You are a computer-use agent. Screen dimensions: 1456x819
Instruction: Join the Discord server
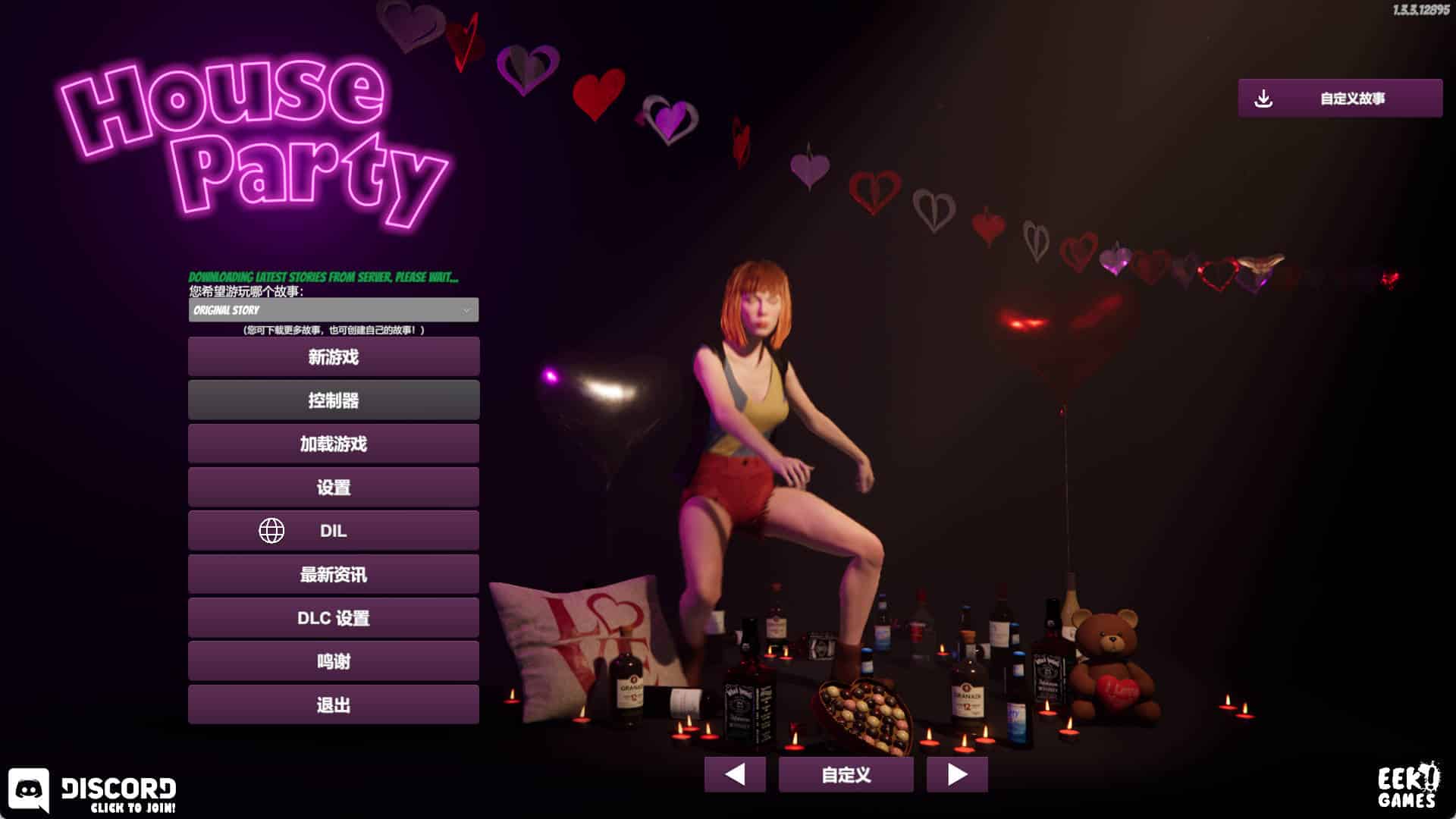(93, 792)
